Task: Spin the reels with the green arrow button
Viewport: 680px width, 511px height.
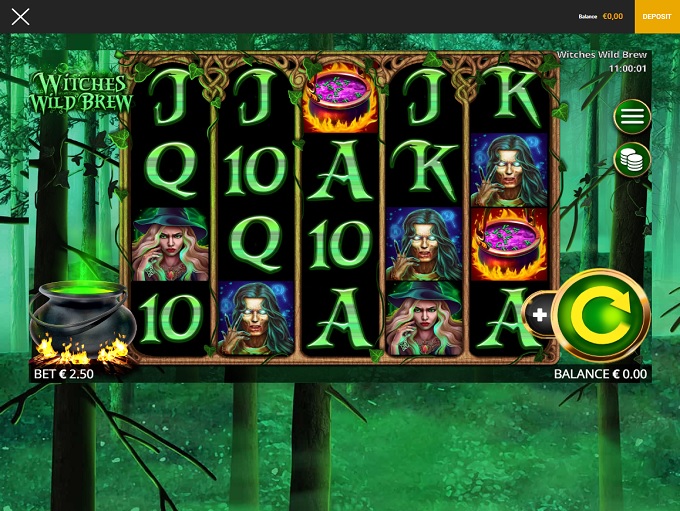Action: (x=602, y=315)
